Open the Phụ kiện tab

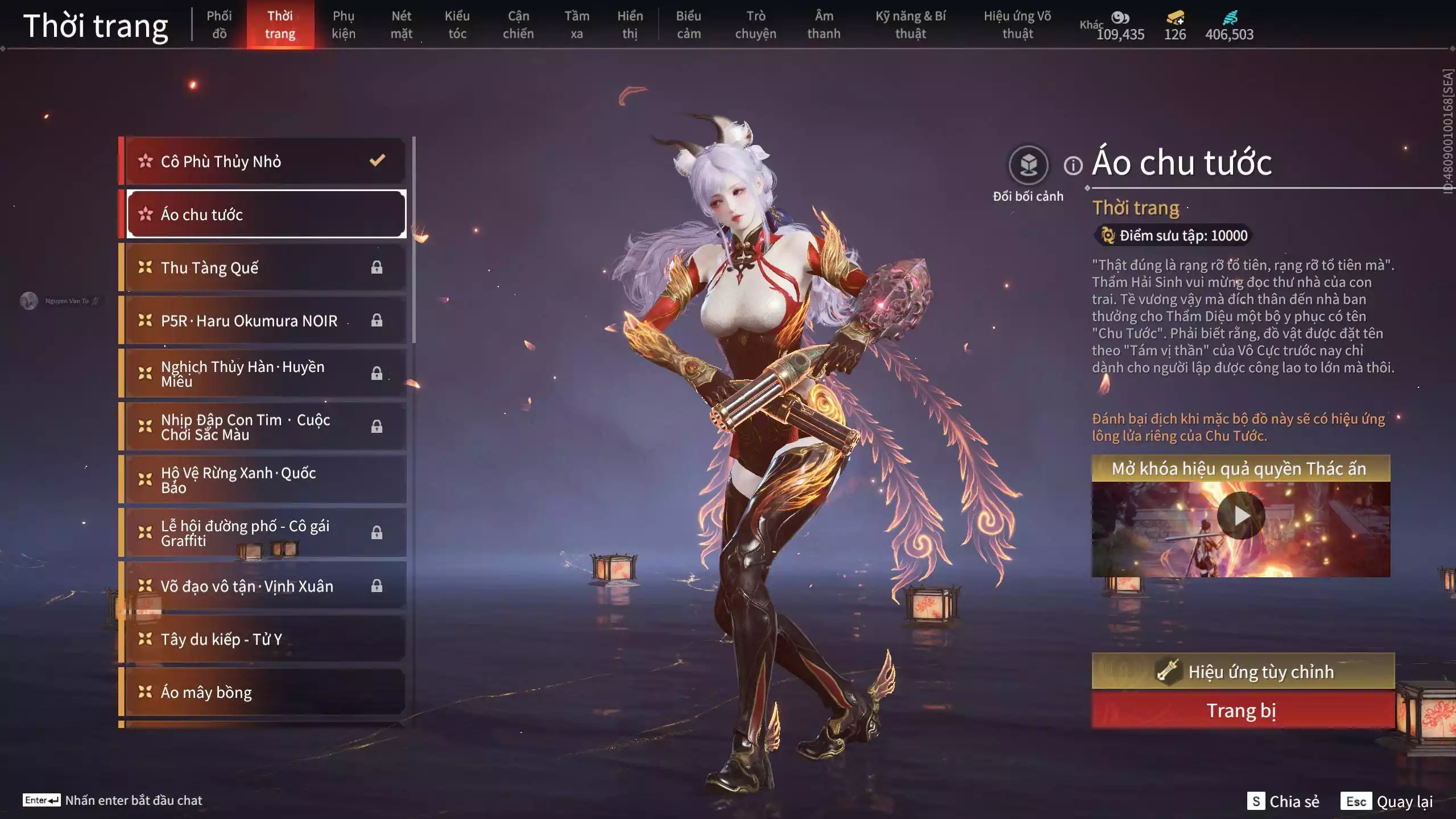pyautogui.click(x=344, y=25)
